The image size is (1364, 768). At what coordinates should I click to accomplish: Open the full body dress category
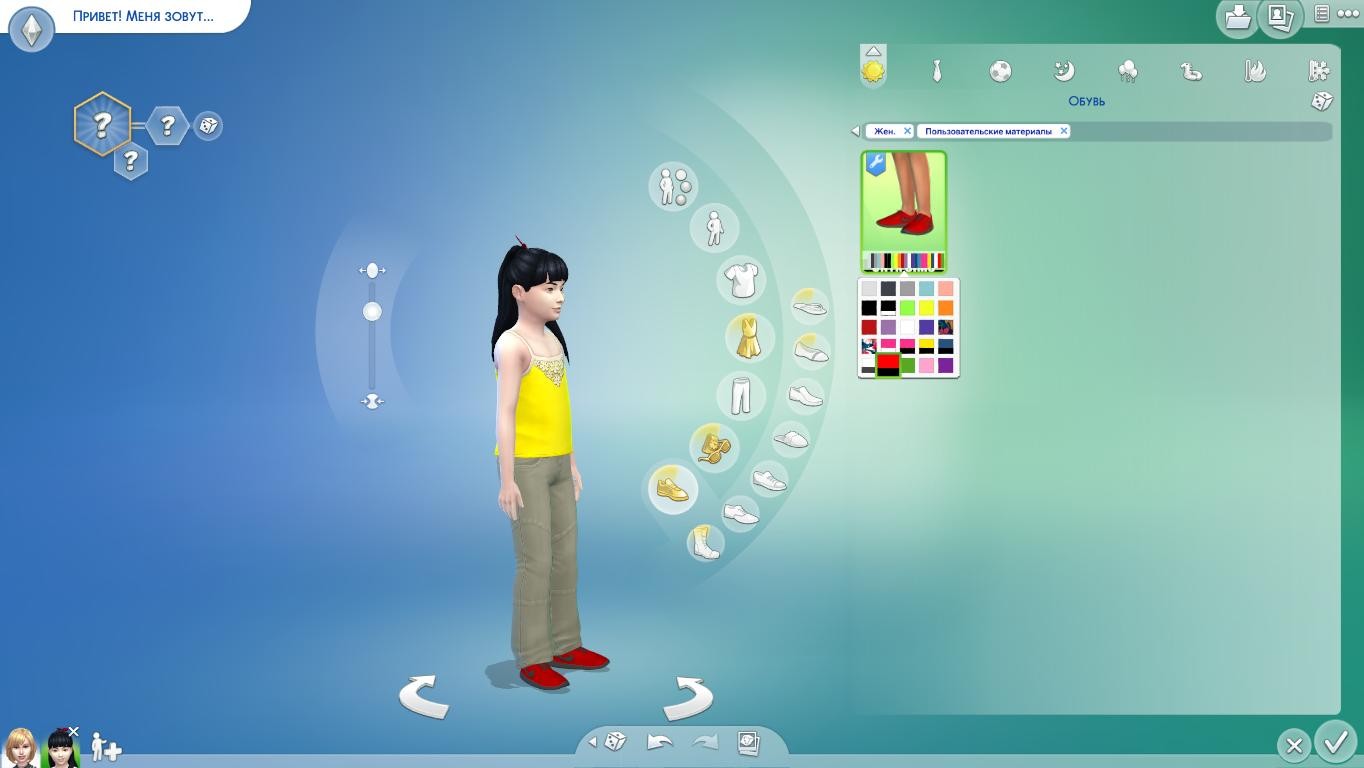(748, 337)
